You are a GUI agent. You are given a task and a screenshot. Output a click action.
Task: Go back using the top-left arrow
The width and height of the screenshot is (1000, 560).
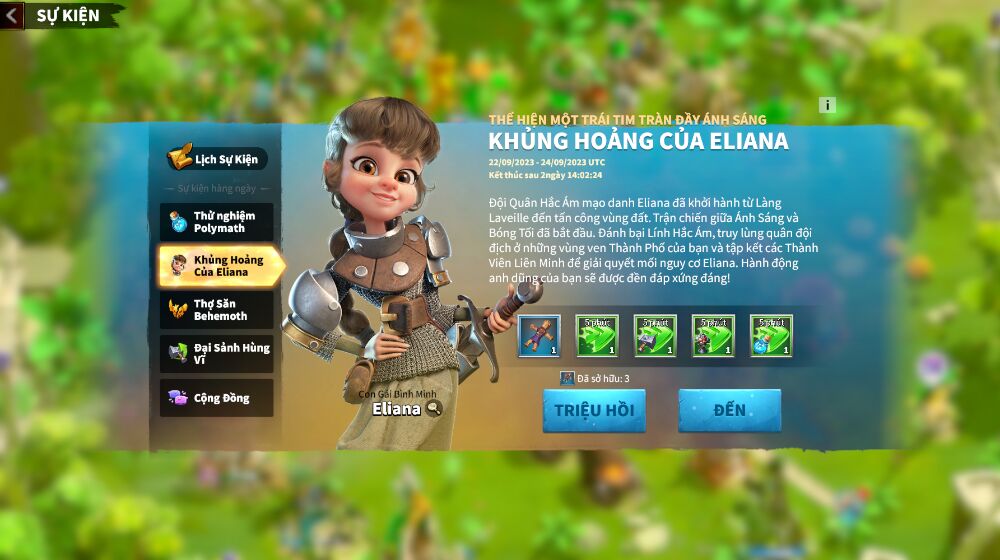point(12,15)
